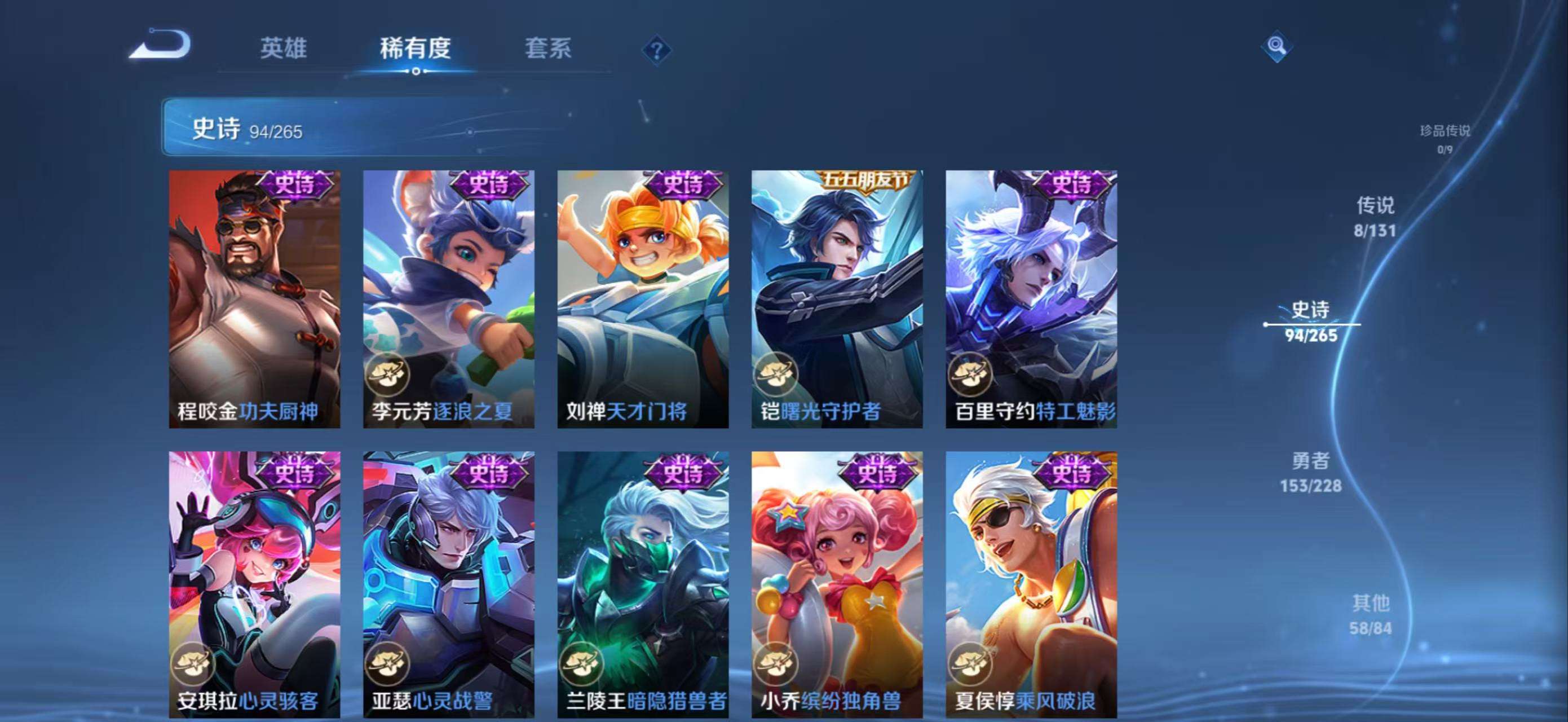Jump to the 其他 rarity section

(1370, 615)
